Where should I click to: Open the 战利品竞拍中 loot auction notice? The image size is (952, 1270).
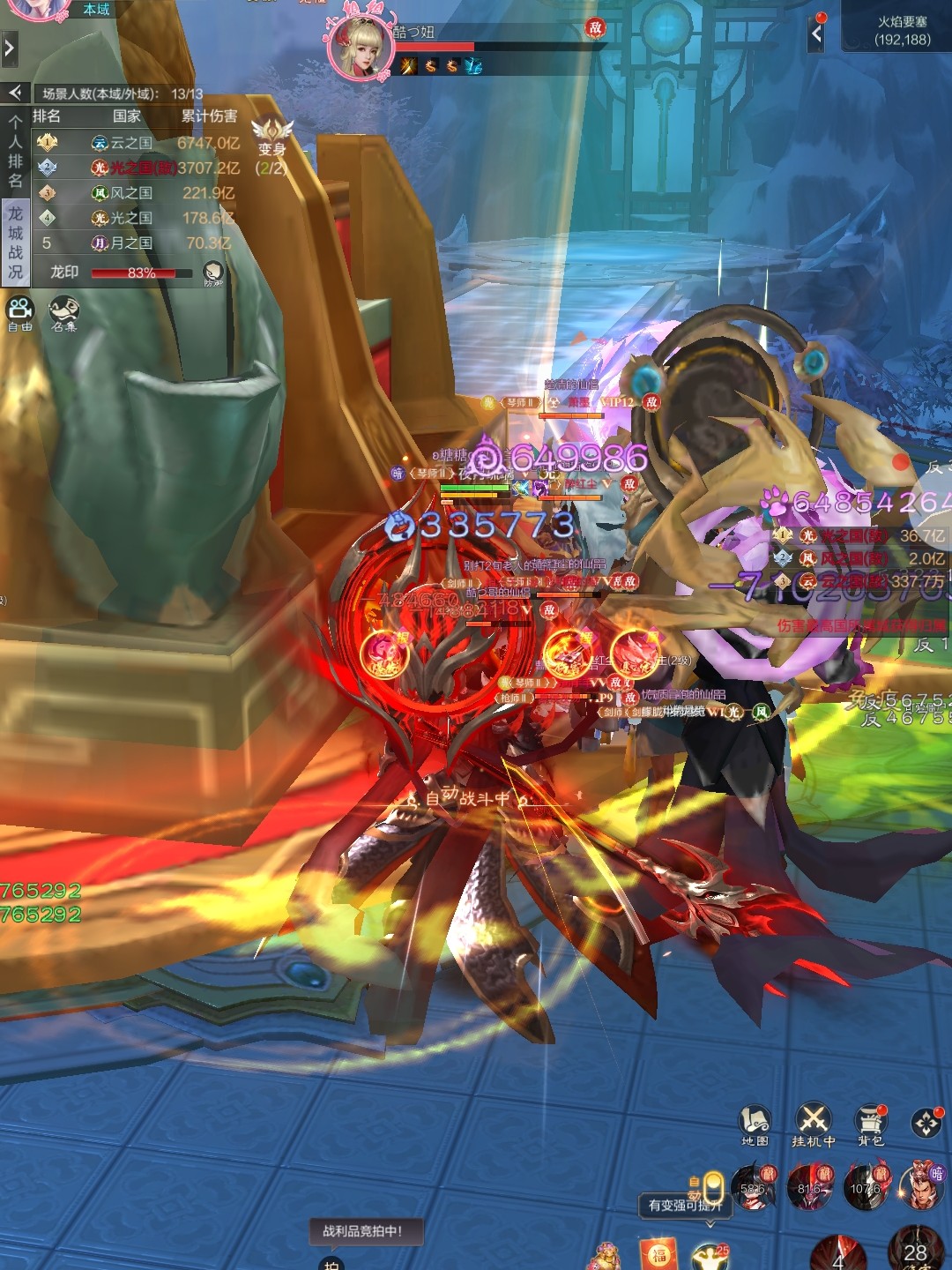361,1231
